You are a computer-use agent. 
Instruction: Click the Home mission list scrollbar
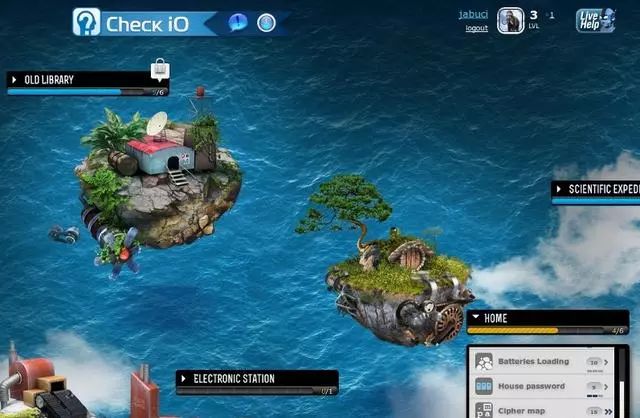(x=623, y=380)
